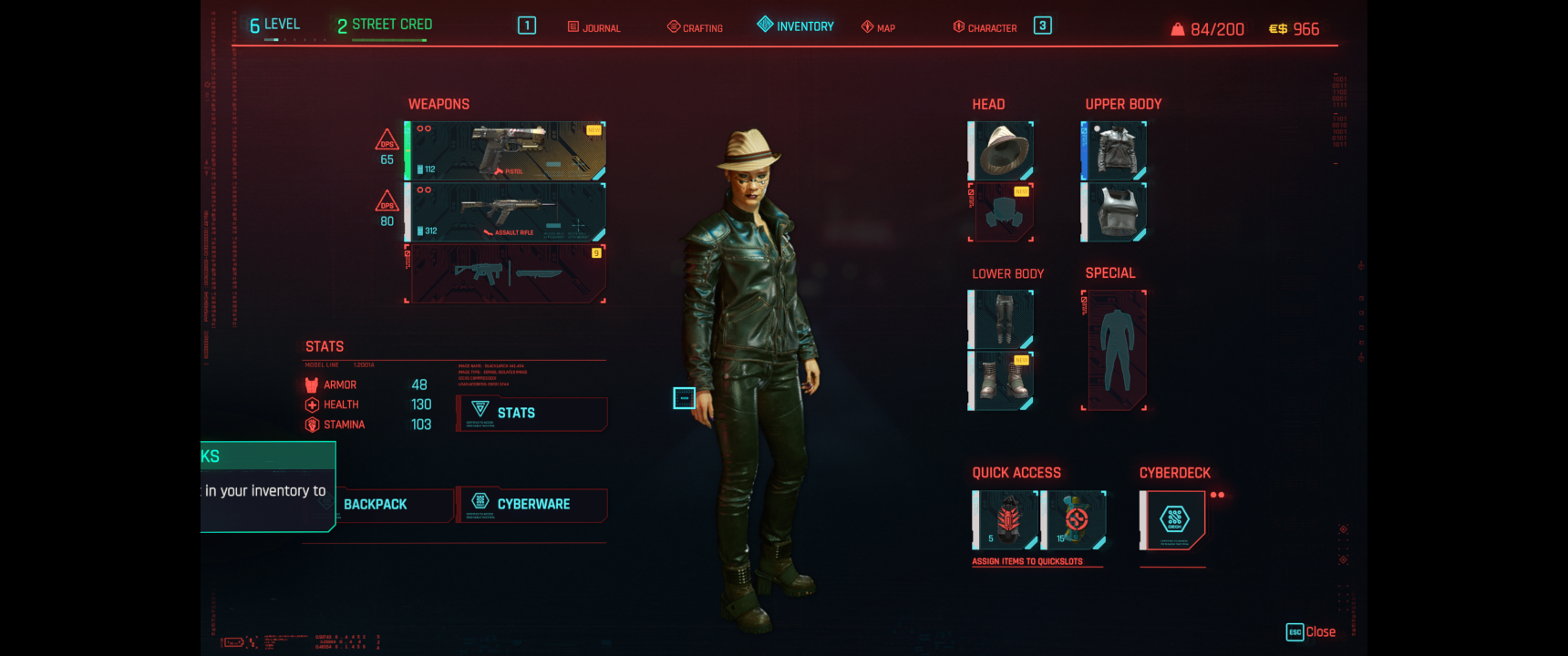Choose the pants lower body slot

[x=1001, y=319]
